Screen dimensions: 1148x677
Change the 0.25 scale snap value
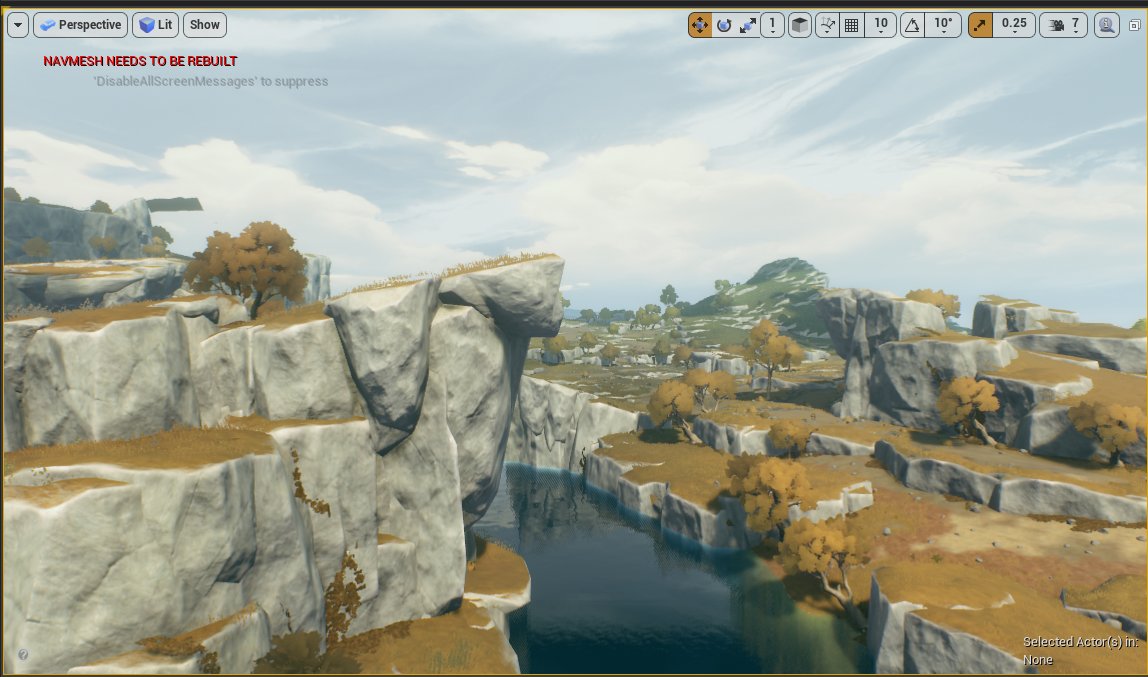1014,25
